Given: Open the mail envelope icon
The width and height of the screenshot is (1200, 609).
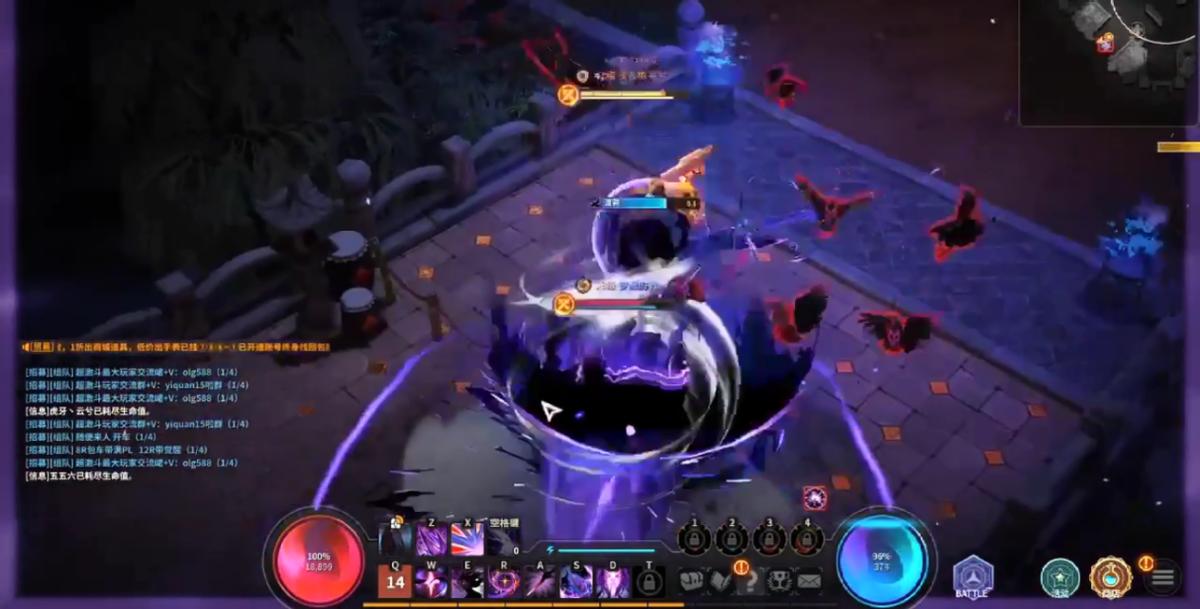Looking at the screenshot, I should coord(808,580).
